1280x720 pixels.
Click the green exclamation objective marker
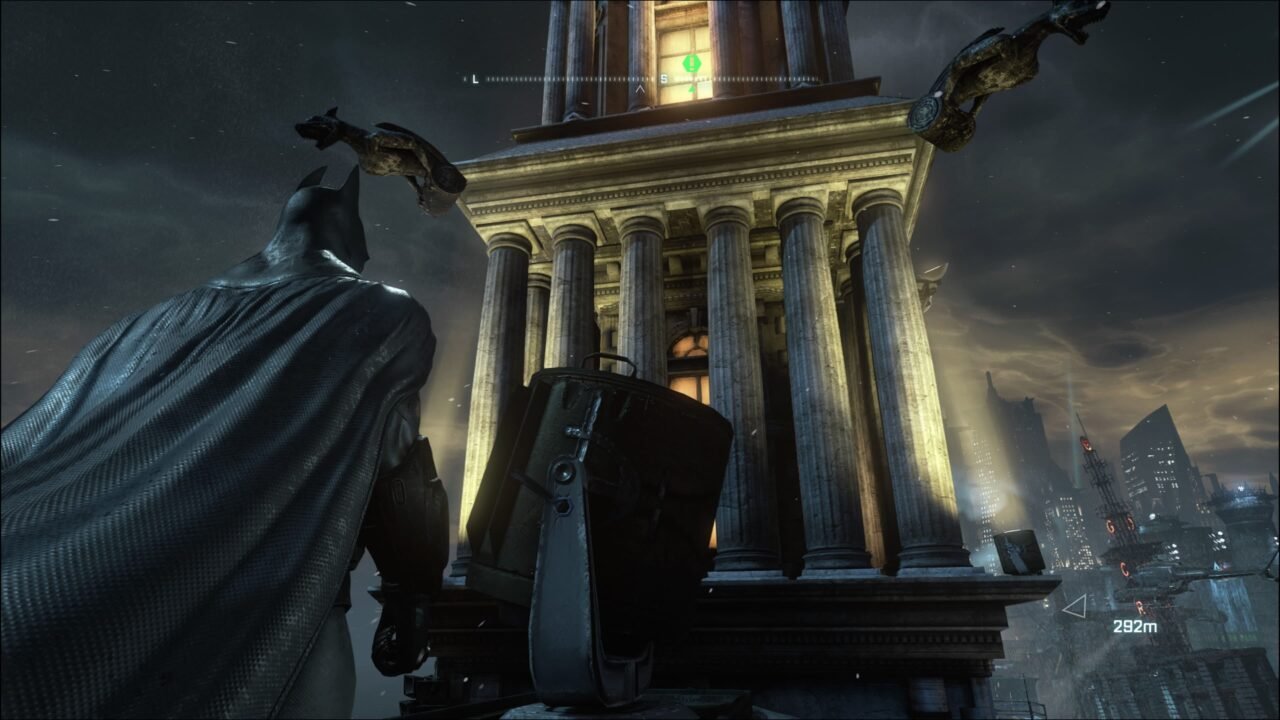click(x=692, y=62)
